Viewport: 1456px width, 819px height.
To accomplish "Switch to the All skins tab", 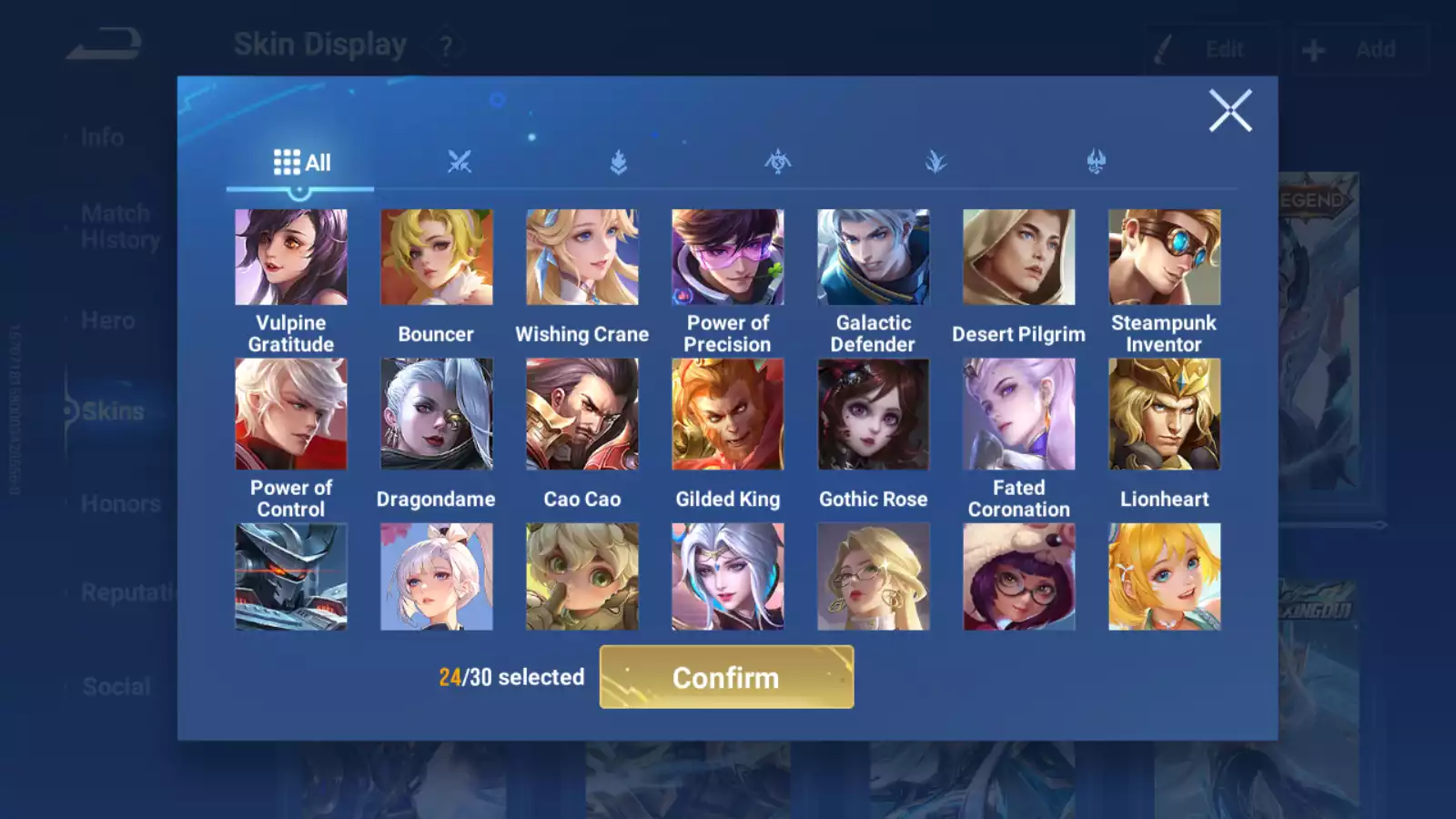I will [301, 163].
